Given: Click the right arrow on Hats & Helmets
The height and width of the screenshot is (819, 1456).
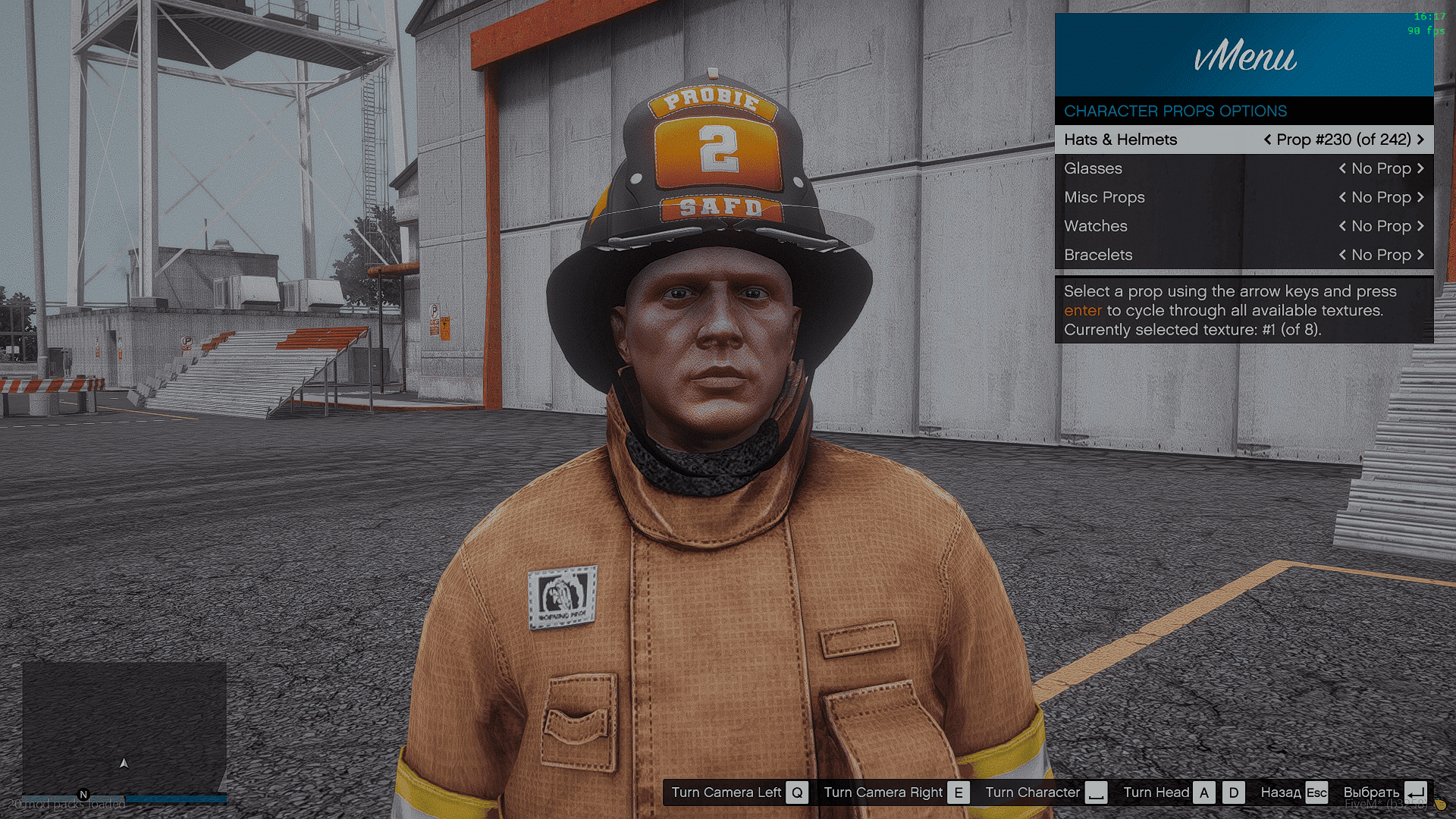Looking at the screenshot, I should coord(1420,140).
